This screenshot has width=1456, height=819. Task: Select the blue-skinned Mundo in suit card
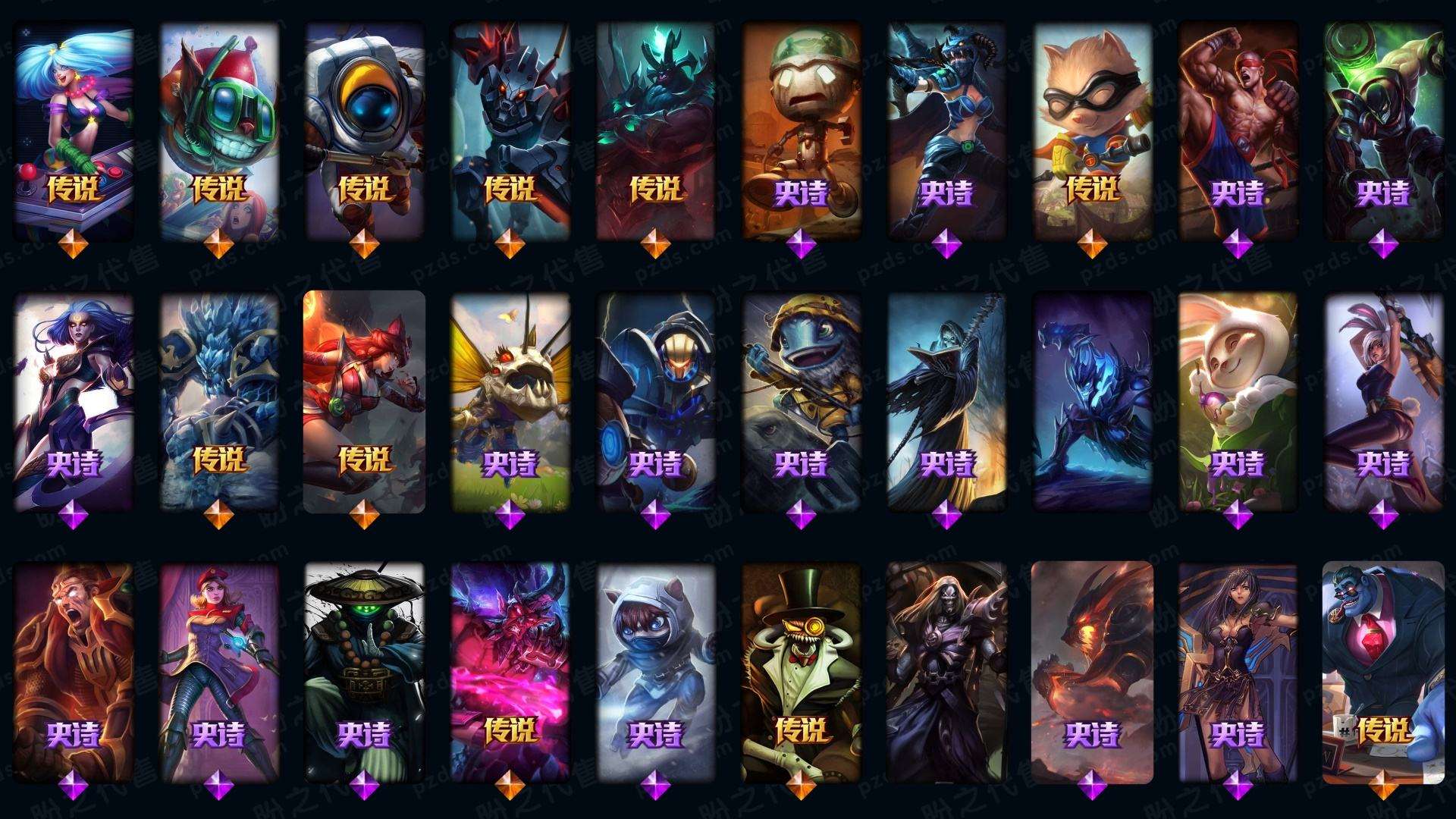point(1384,672)
